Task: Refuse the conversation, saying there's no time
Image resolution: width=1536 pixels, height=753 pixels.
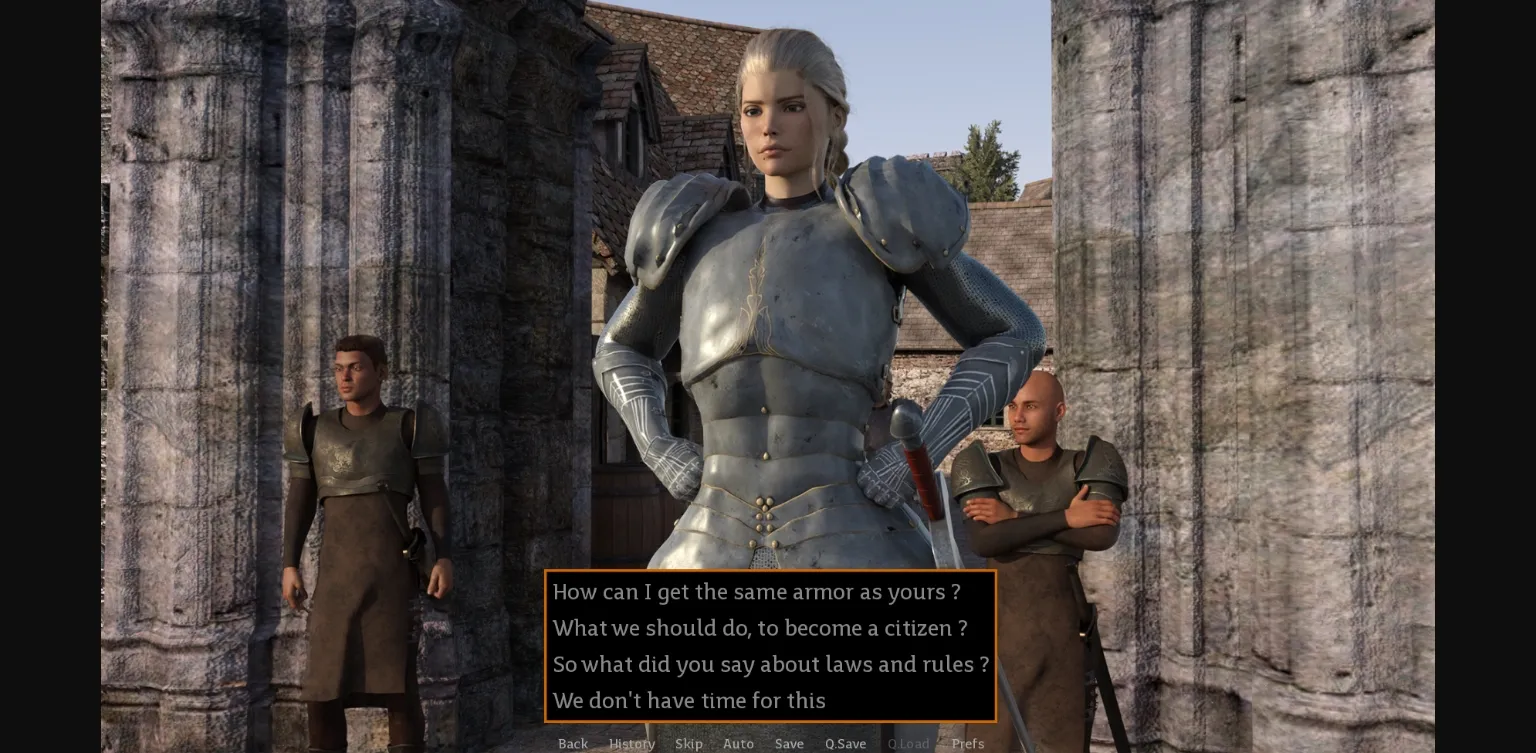Action: 689,700
